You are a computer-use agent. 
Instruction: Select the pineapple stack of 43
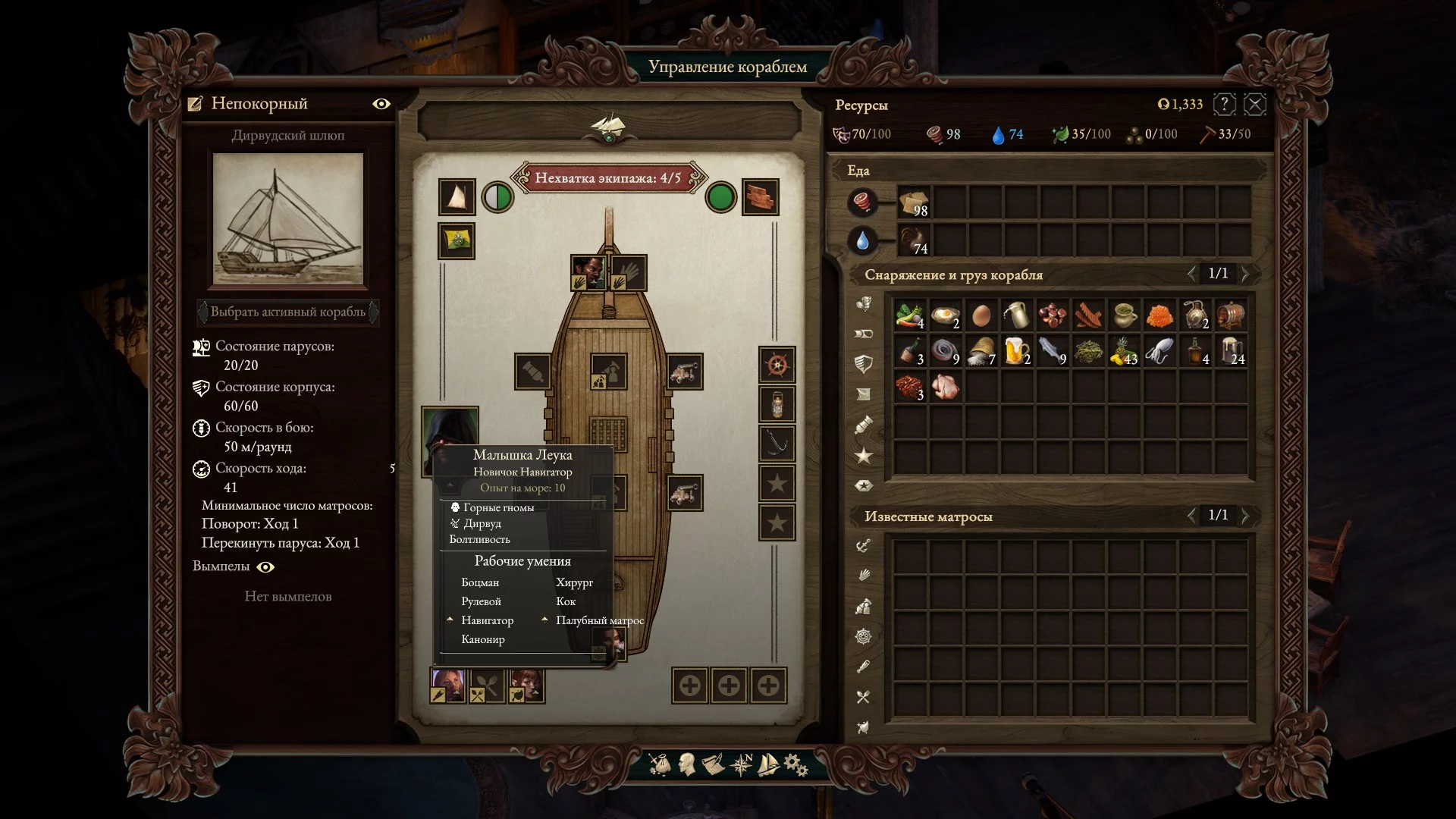(1123, 351)
